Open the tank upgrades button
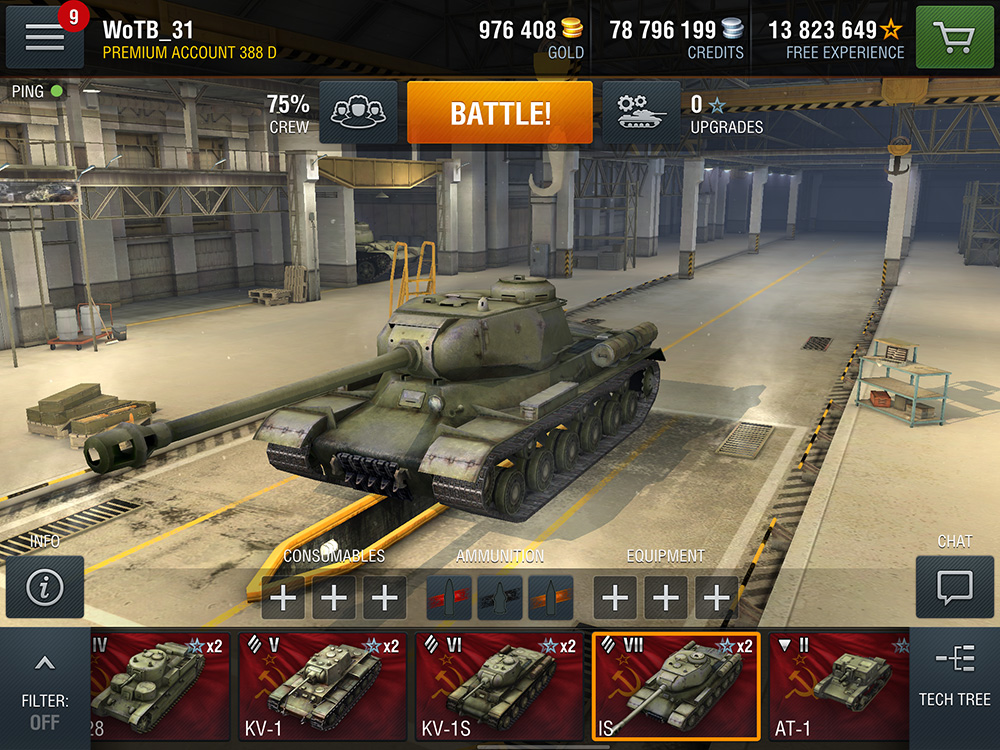The image size is (1000, 750). click(641, 113)
